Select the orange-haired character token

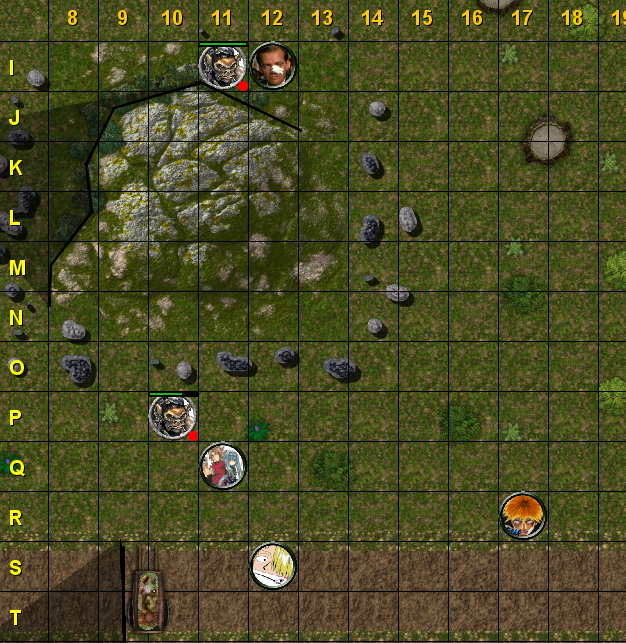[523, 516]
